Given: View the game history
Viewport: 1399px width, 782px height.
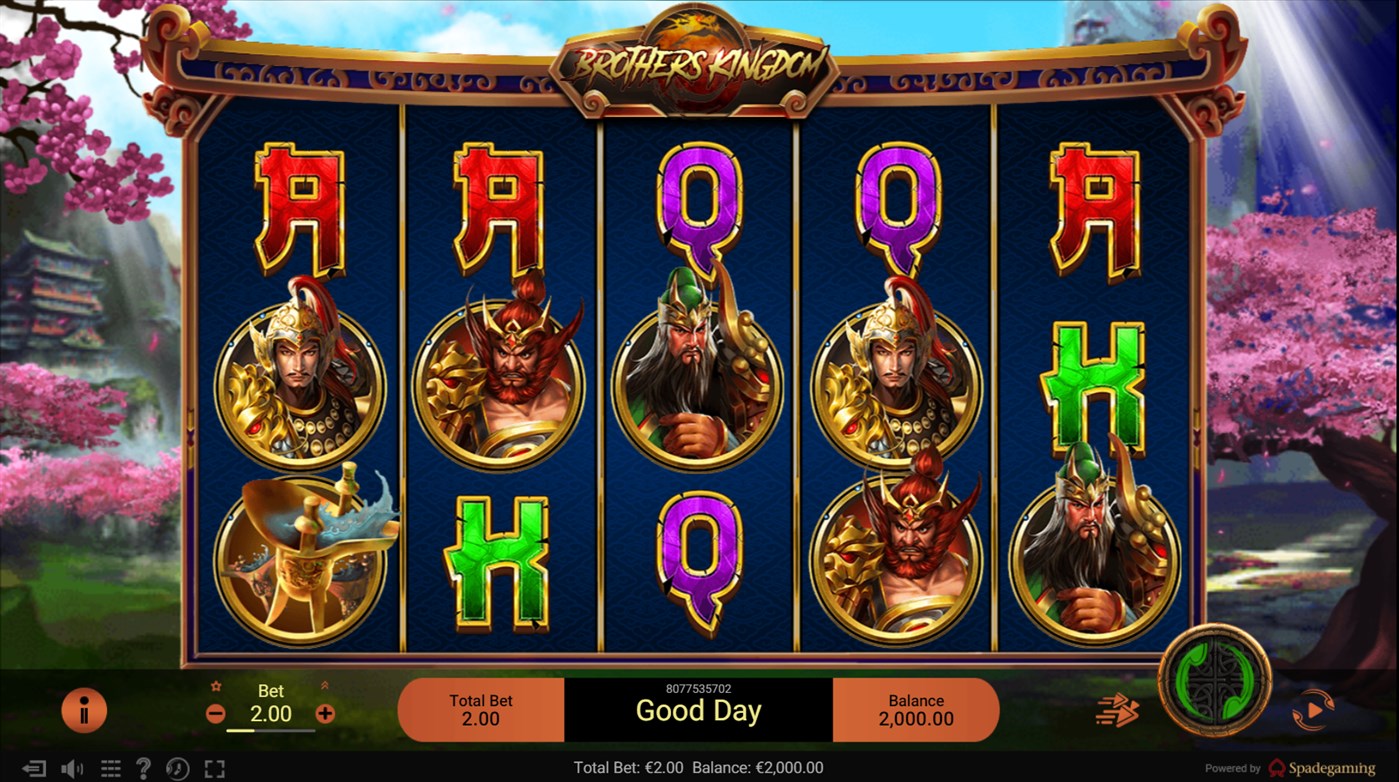Looking at the screenshot, I should [x=178, y=768].
